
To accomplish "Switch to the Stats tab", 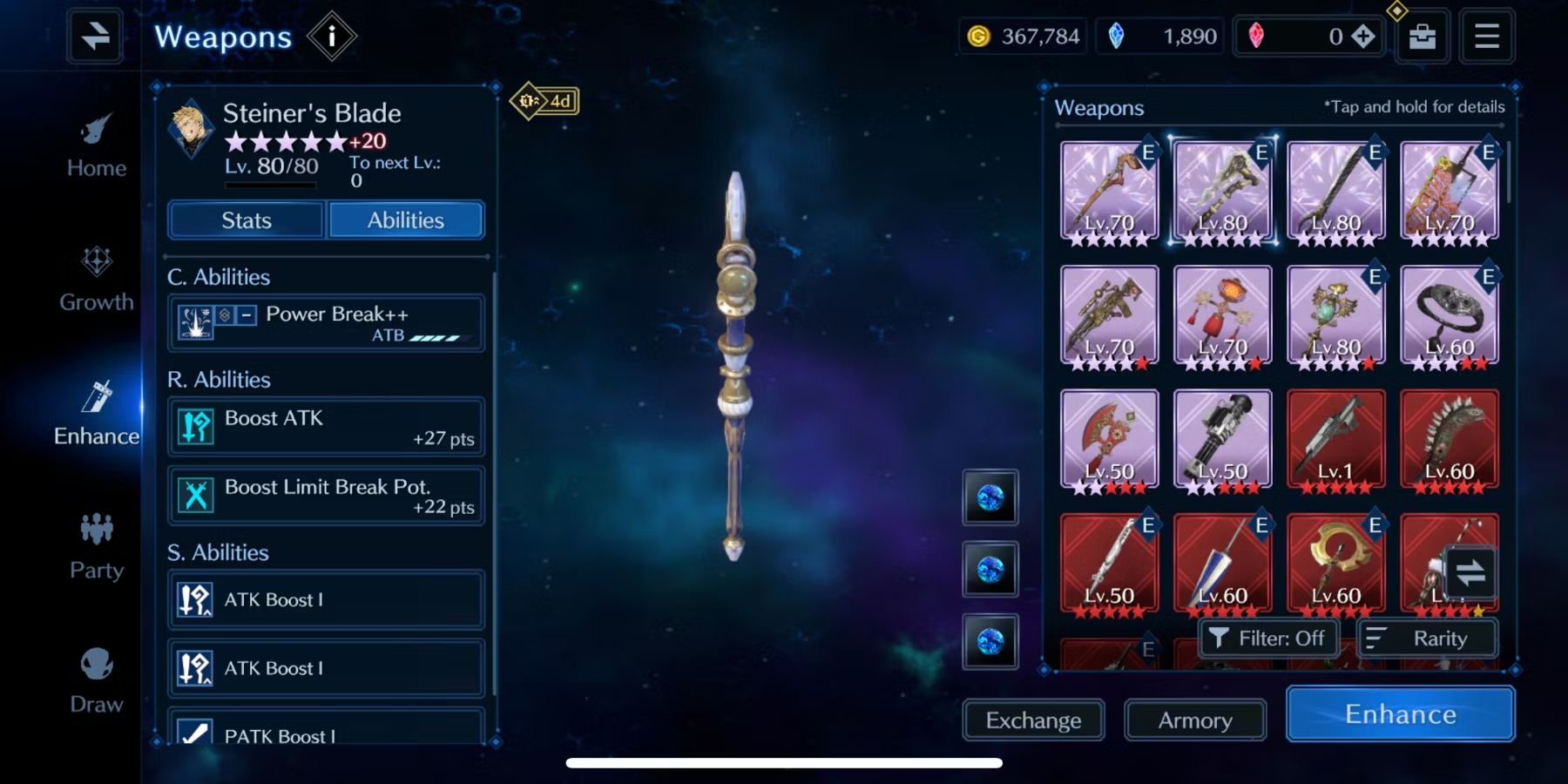I will tap(245, 220).
